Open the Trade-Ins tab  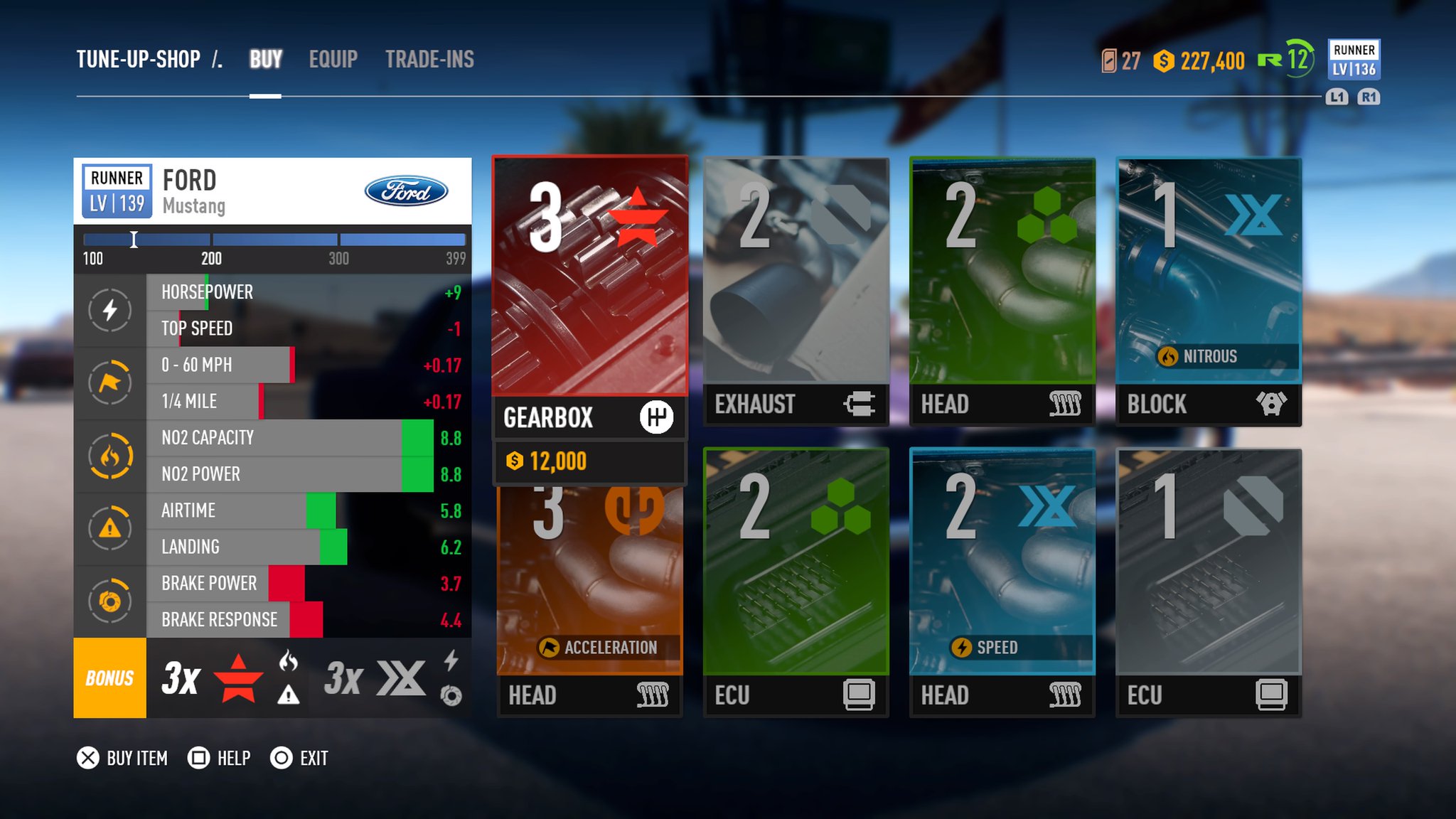429,60
